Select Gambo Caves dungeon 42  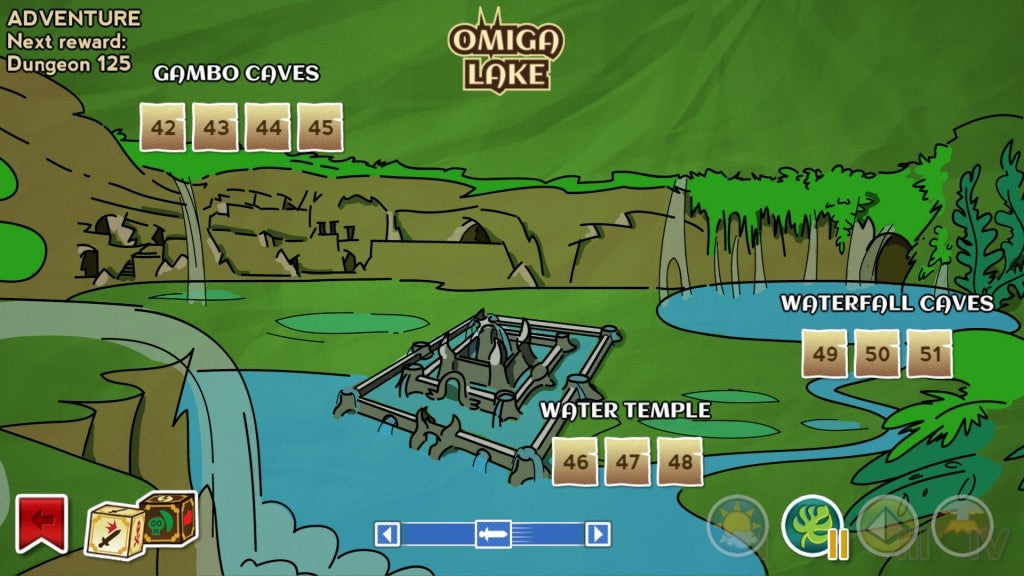click(x=162, y=128)
